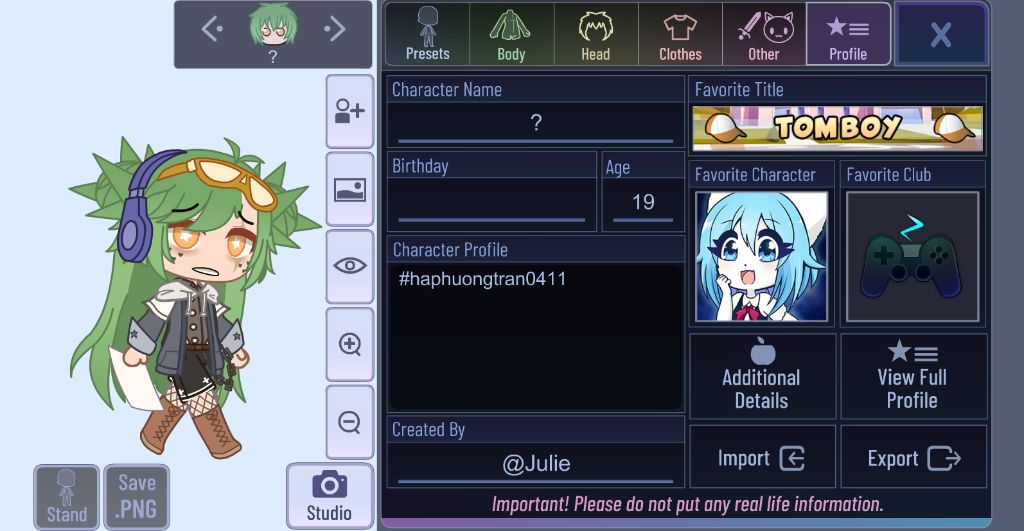
Task: Open Additional Details
Action: coord(762,376)
